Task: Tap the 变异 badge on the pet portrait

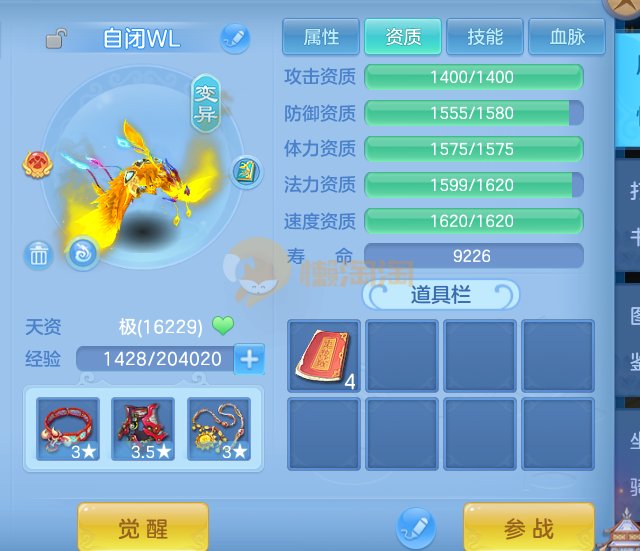Action: point(205,102)
